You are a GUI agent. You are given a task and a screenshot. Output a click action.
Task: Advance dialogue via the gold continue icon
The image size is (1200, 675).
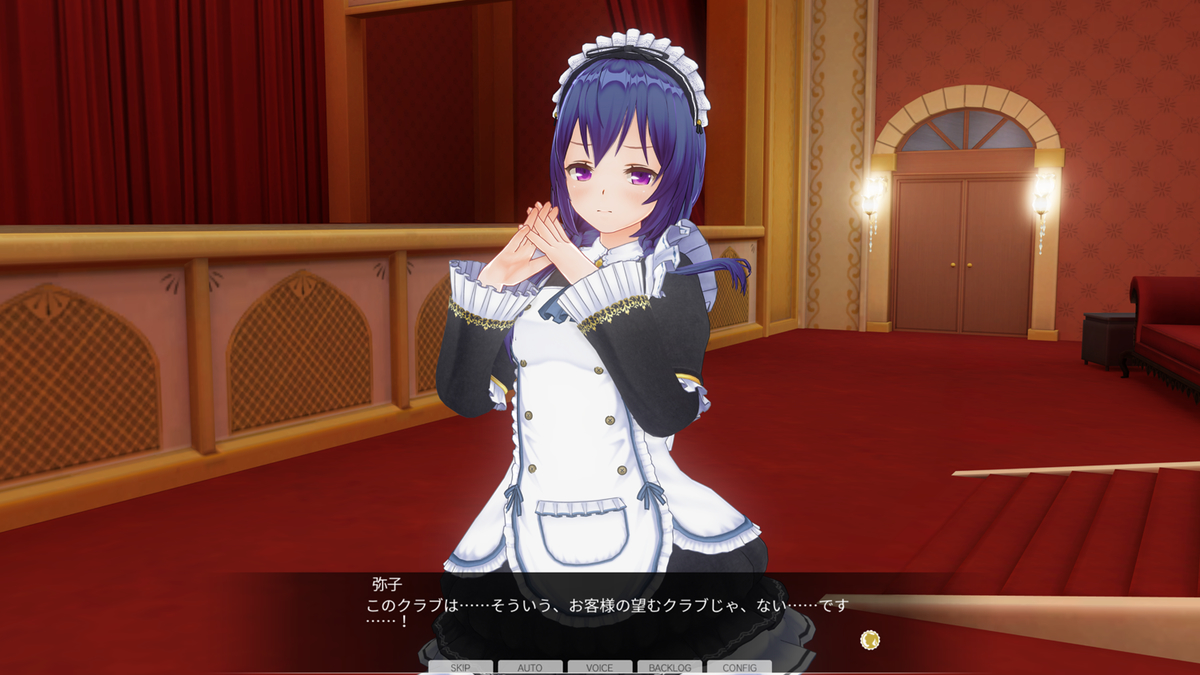point(870,639)
